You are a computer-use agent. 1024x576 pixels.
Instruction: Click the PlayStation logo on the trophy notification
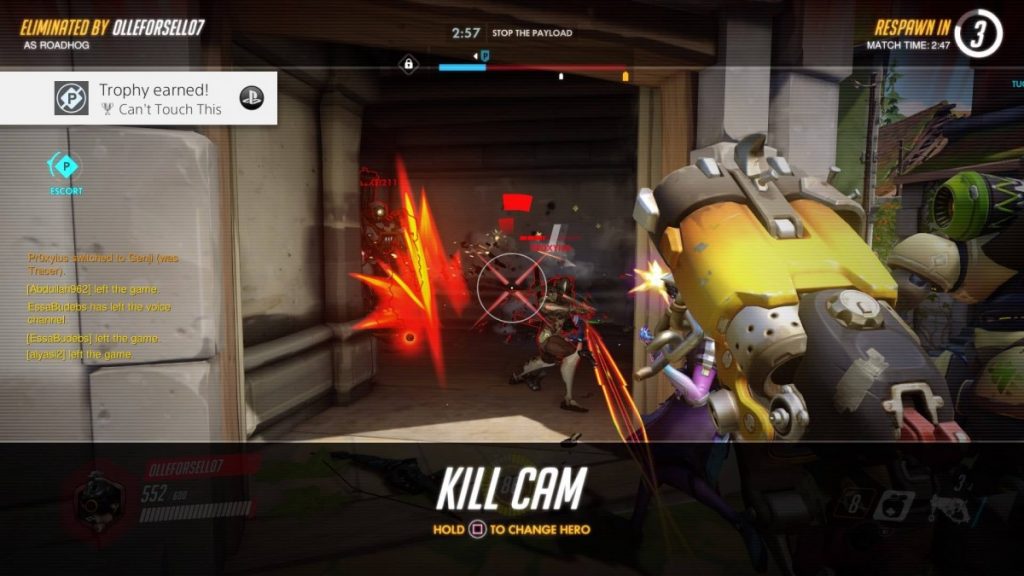(252, 97)
